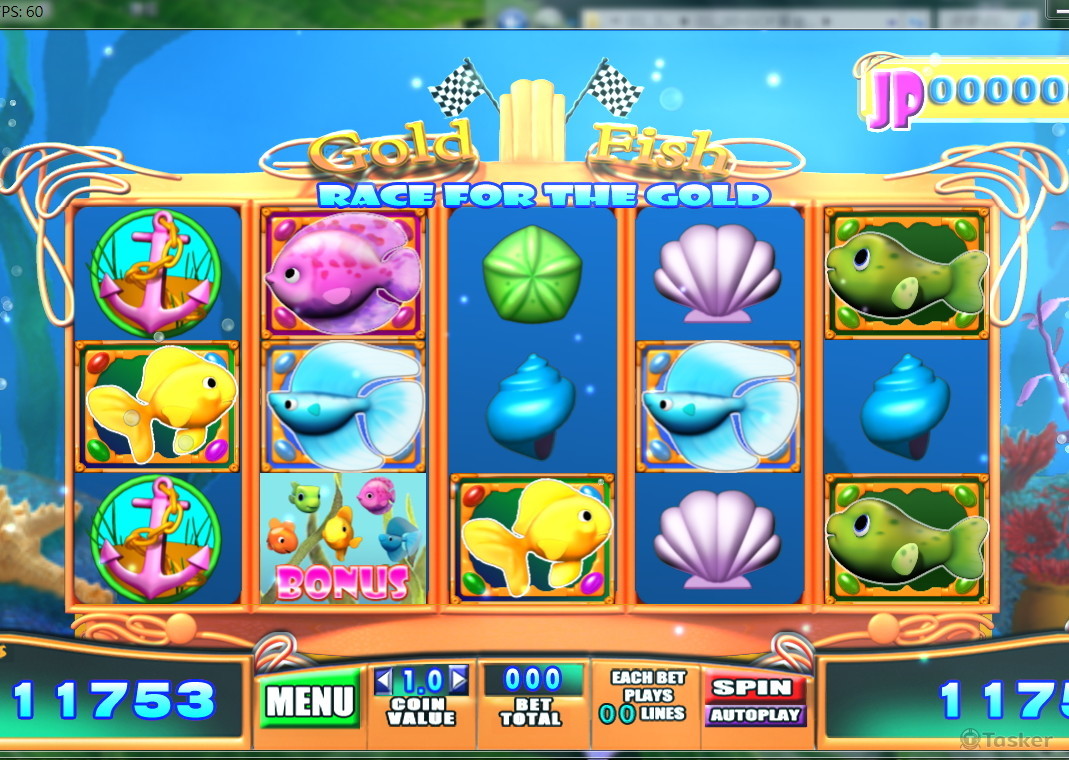
Task: Decrease coin value with the left arrow
Action: pos(385,681)
